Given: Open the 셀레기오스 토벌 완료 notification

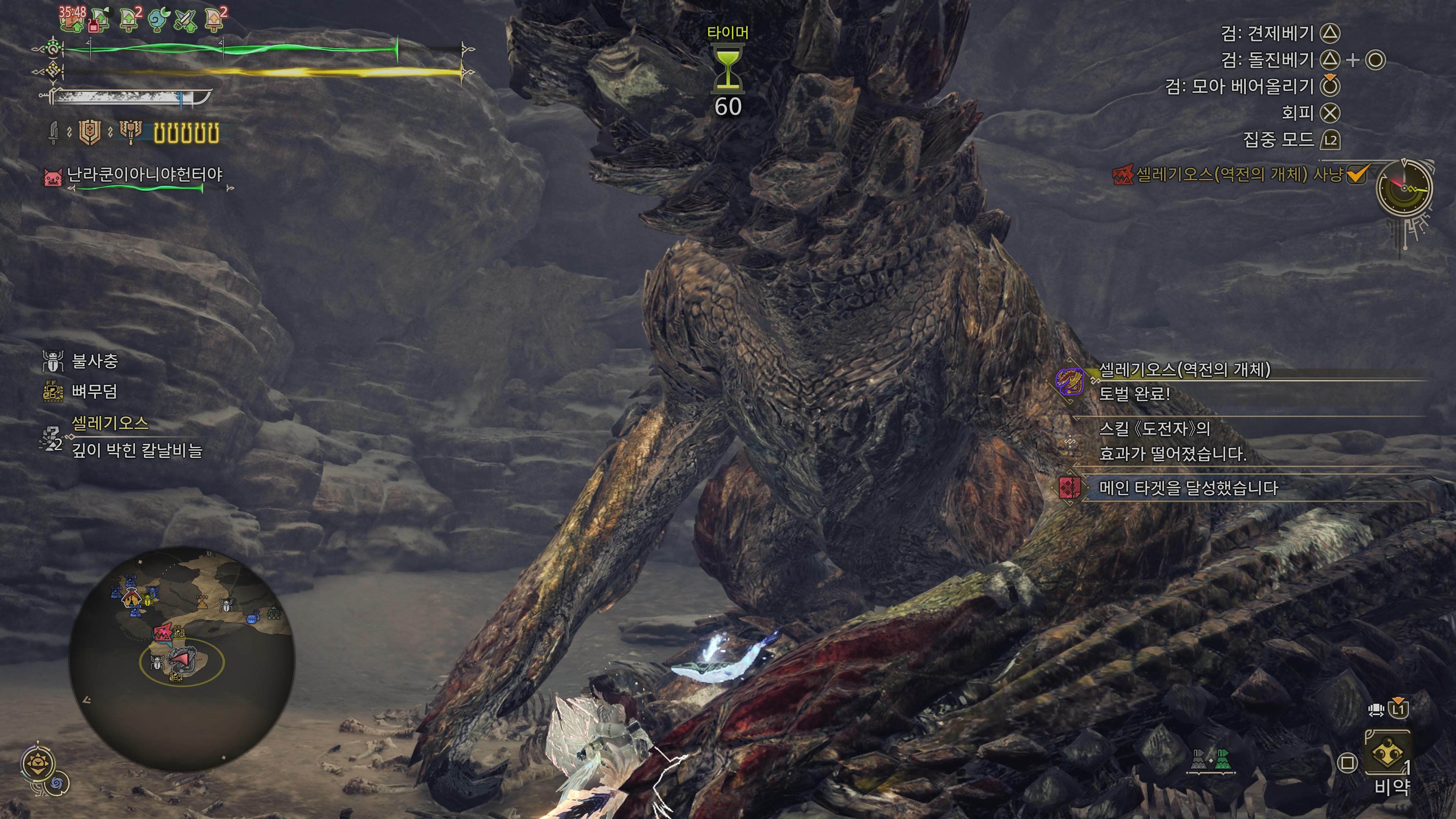Looking at the screenshot, I should pyautogui.click(x=1184, y=381).
